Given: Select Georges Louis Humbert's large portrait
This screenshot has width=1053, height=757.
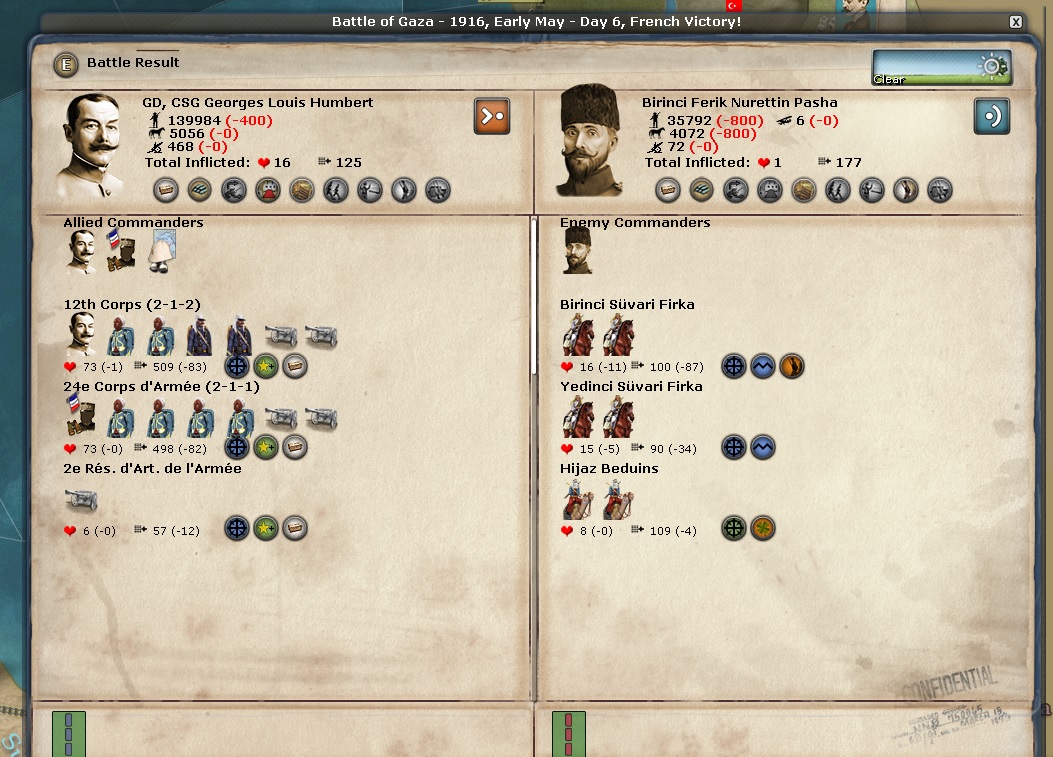Looking at the screenshot, I should [96, 147].
